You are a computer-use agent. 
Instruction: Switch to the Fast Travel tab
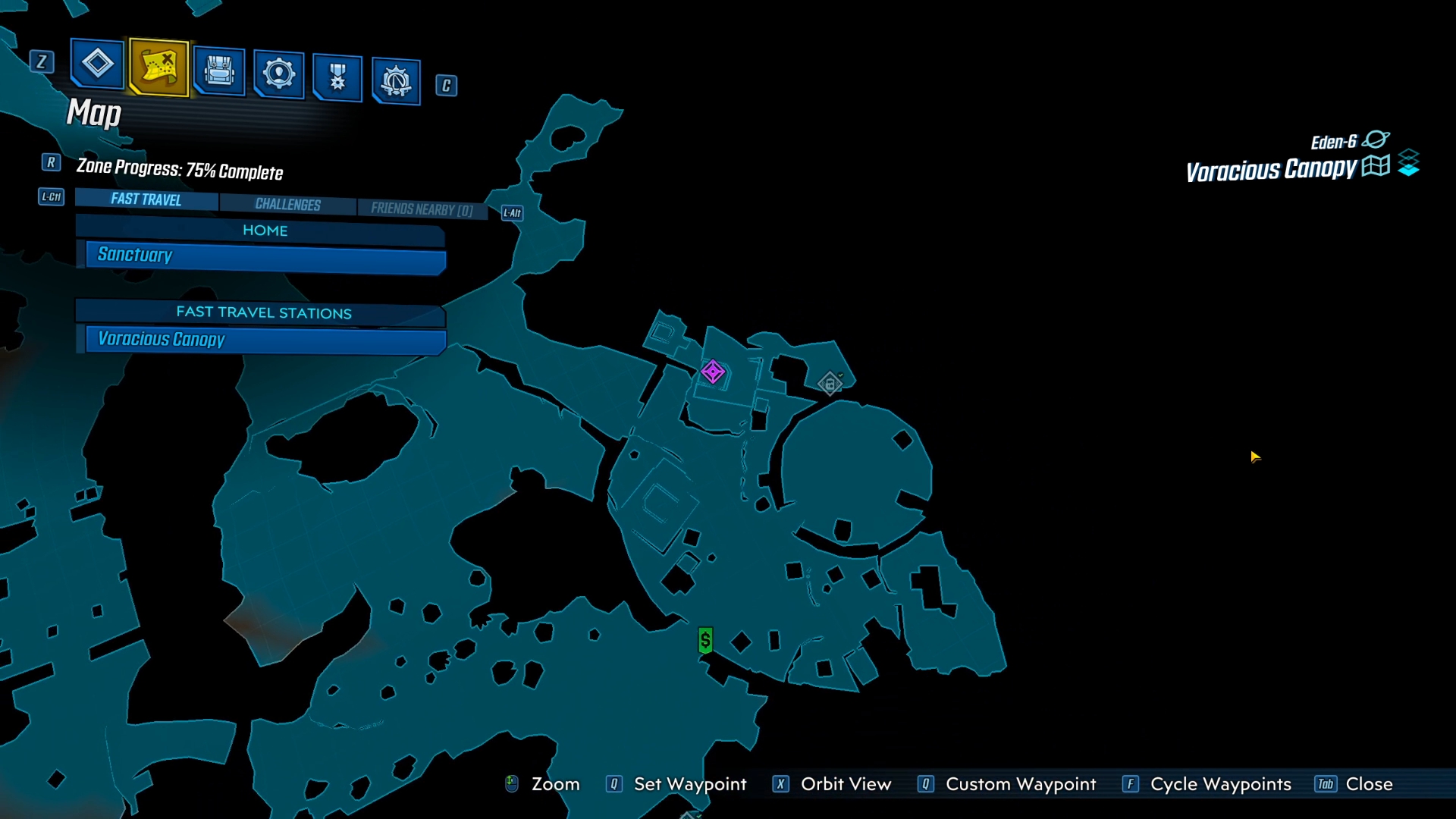click(146, 199)
